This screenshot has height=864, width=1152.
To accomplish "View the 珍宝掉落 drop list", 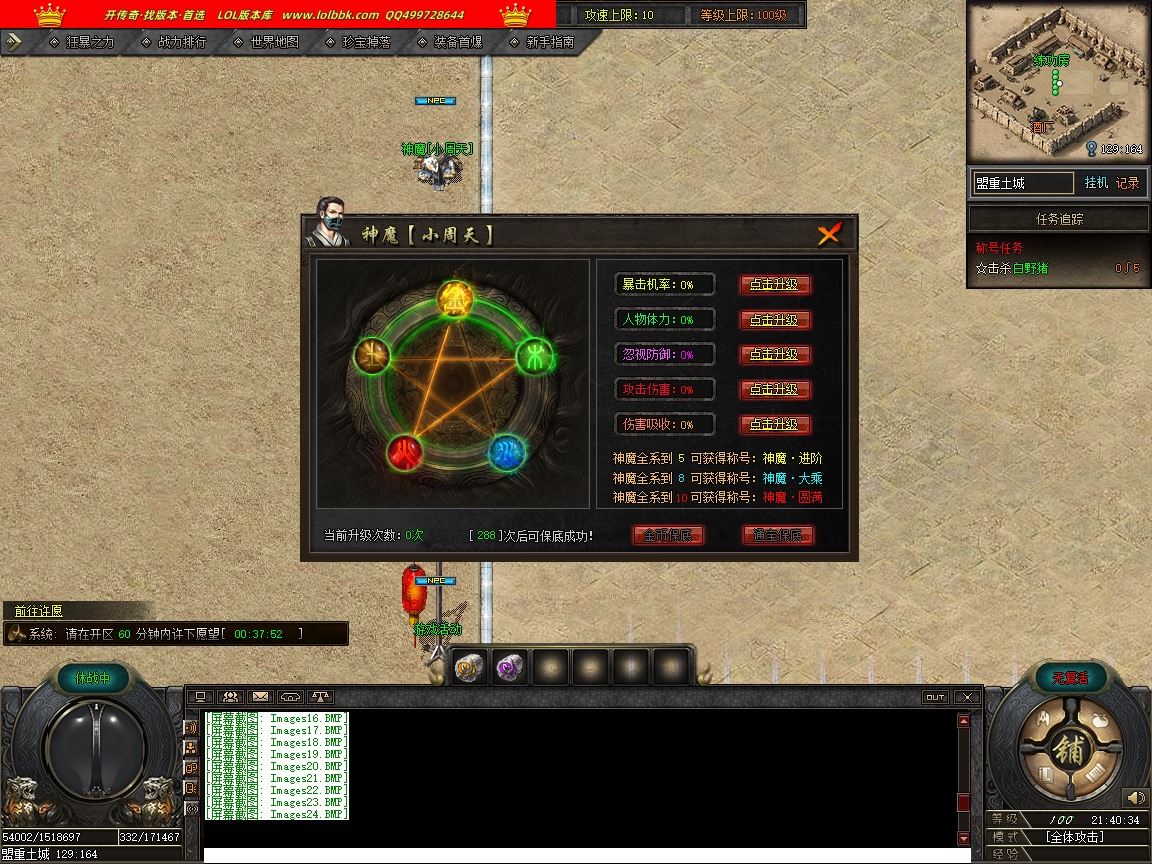I will [x=359, y=42].
